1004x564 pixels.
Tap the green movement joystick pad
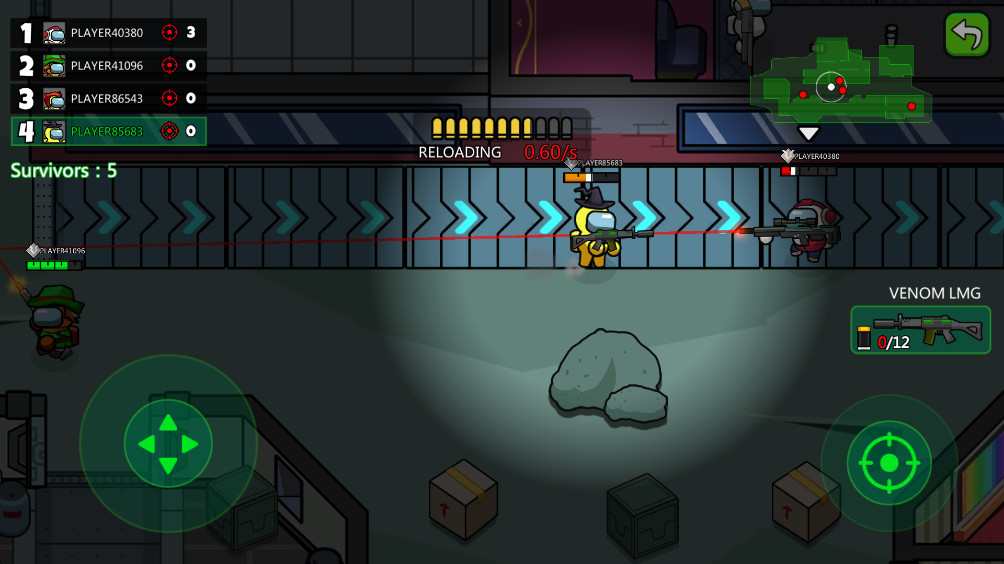click(x=168, y=443)
